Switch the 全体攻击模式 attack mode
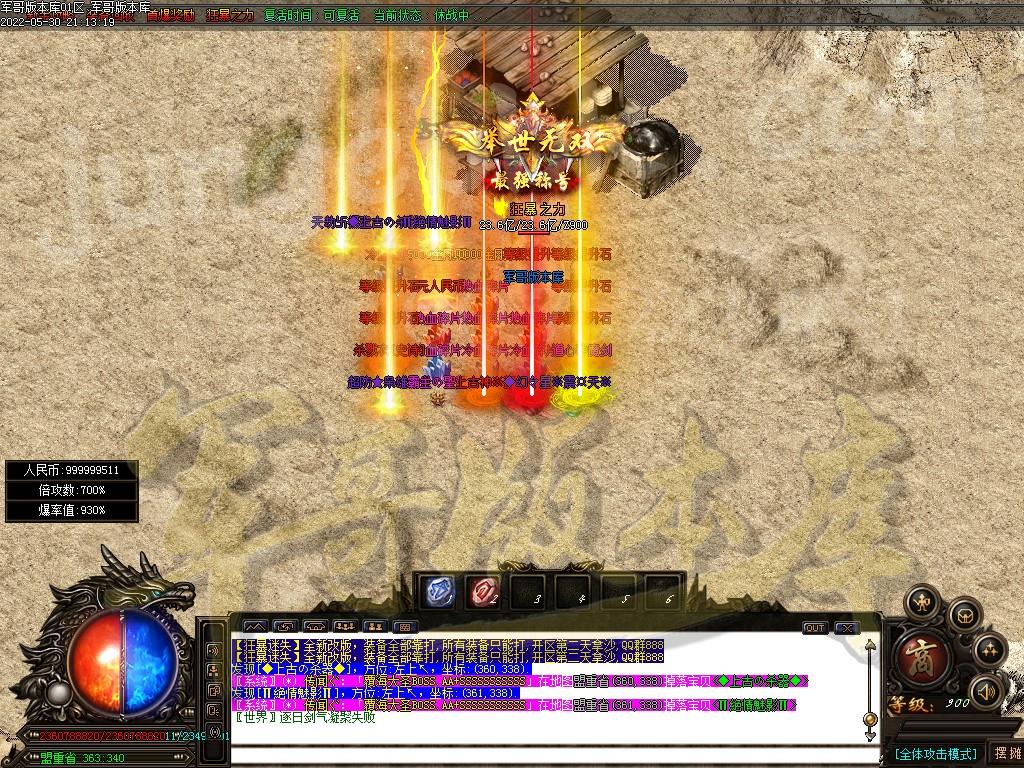 pos(935,753)
